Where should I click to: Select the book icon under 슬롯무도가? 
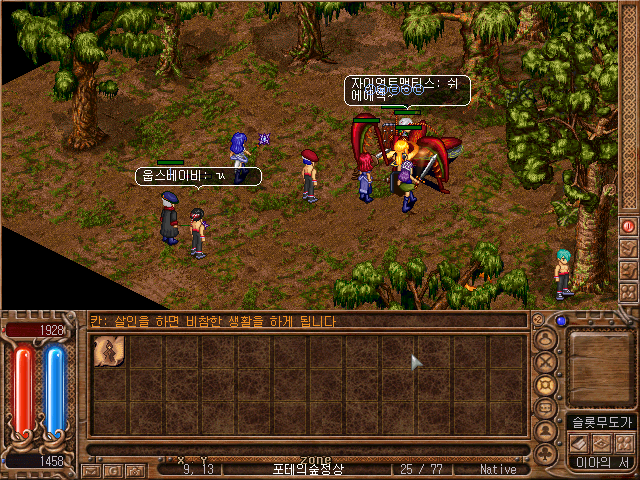click(x=579, y=442)
